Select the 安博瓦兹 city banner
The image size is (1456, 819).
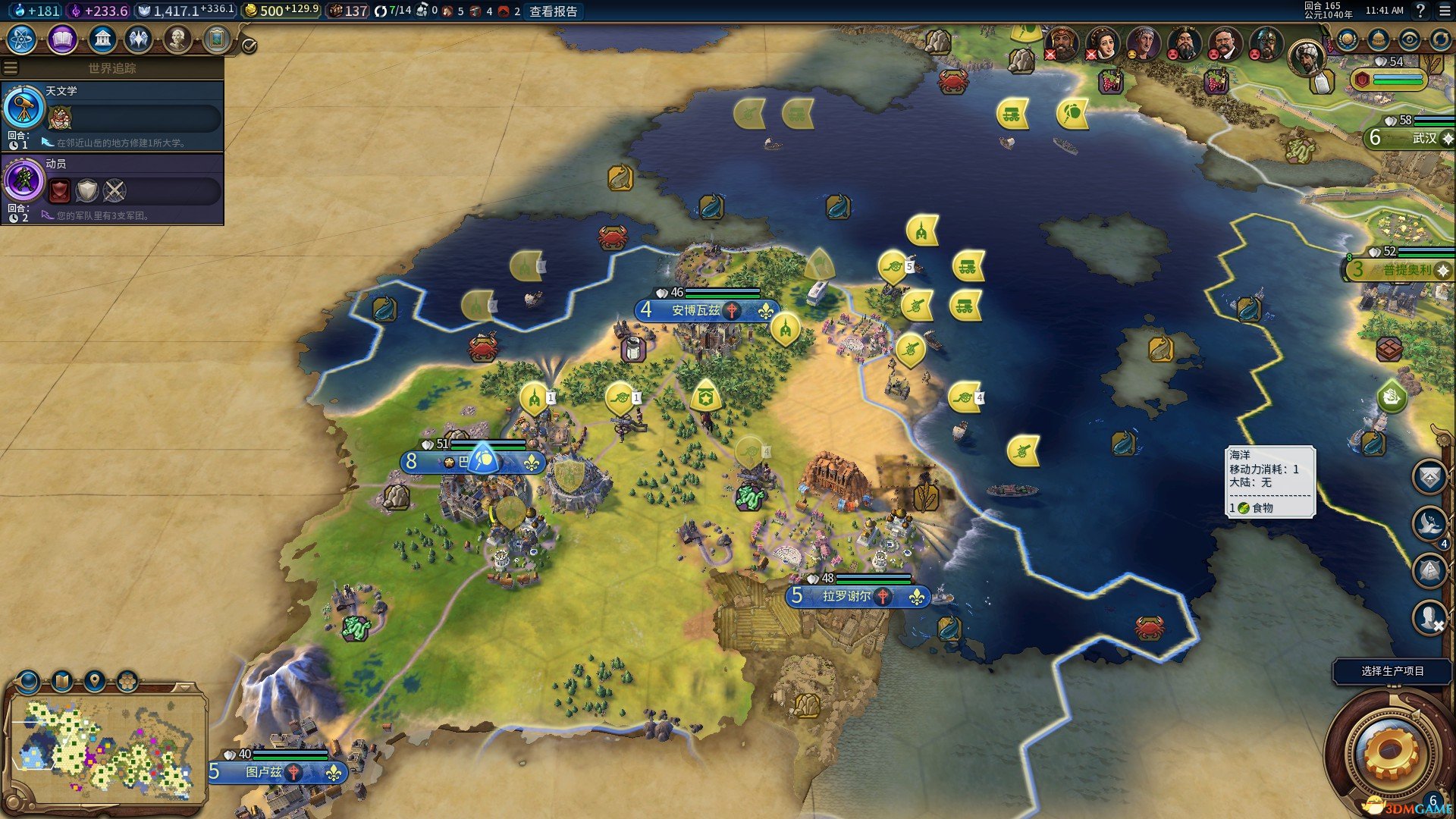695,310
